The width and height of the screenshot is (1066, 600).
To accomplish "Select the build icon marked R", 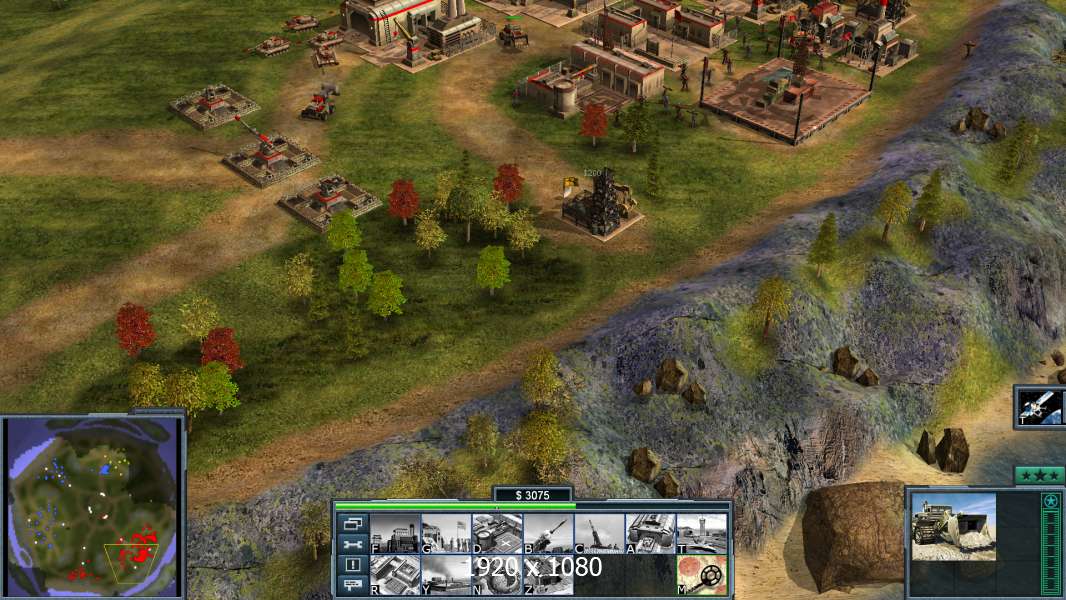I will tap(395, 574).
